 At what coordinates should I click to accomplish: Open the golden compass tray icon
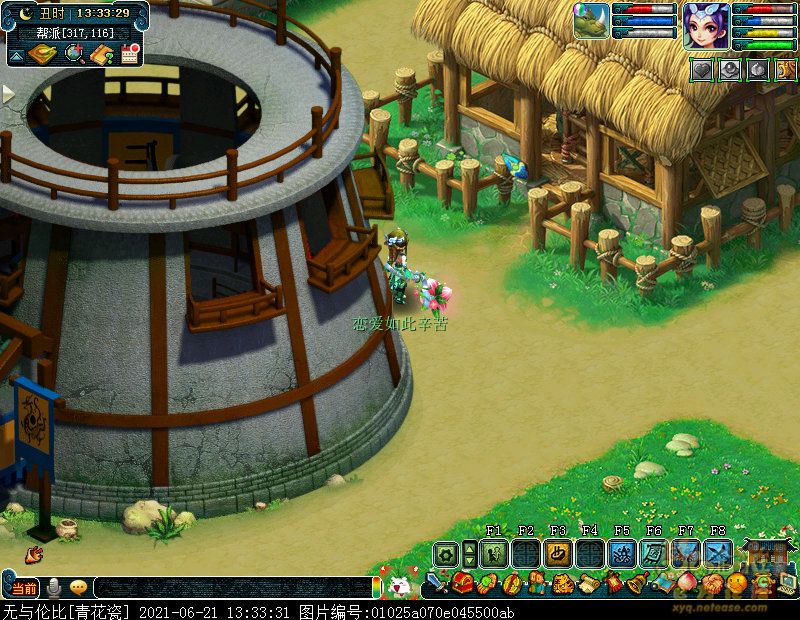[x=42, y=54]
